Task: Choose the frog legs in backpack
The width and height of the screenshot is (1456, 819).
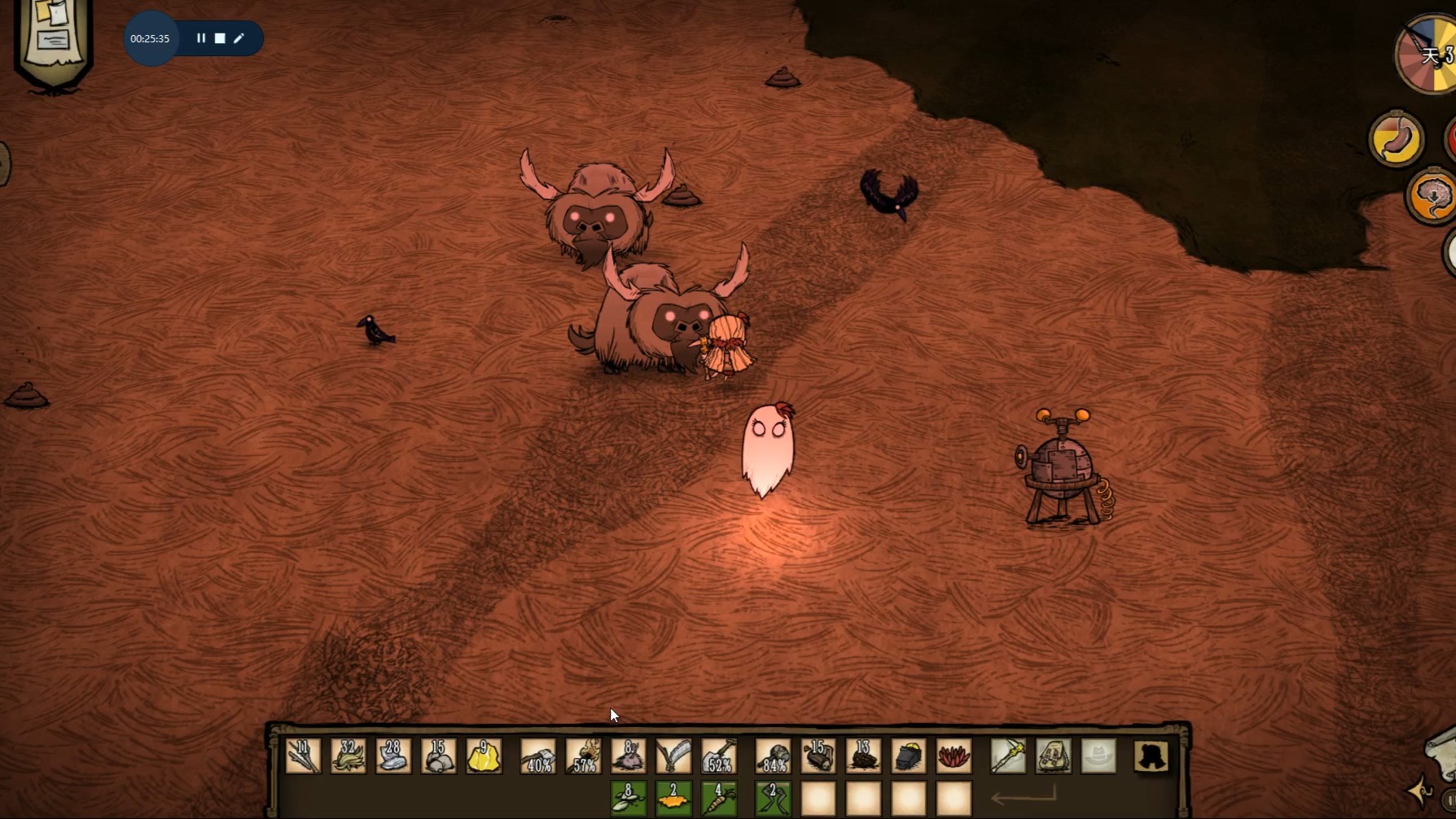Action: coord(773,798)
